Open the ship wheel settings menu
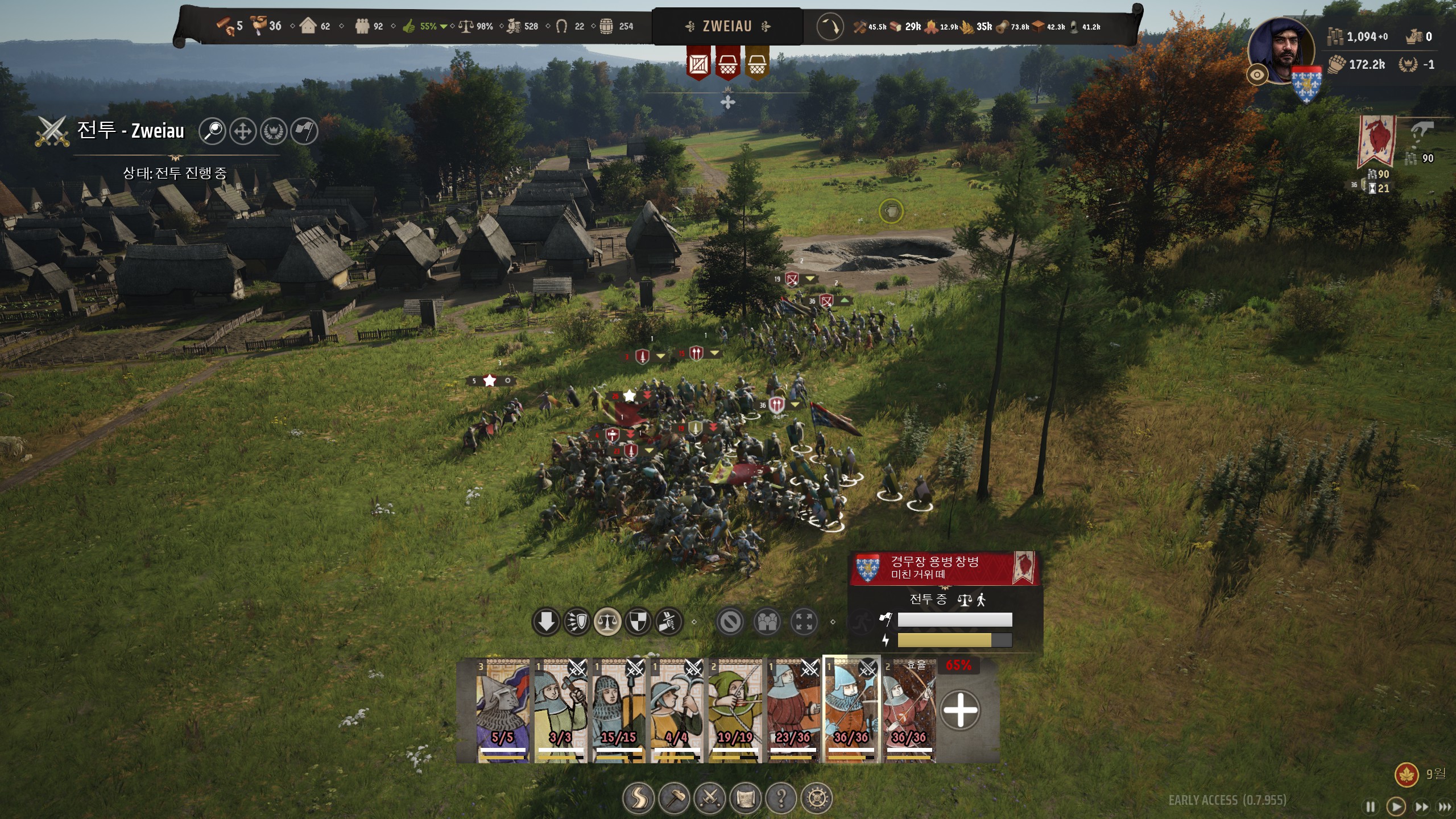 [817, 799]
